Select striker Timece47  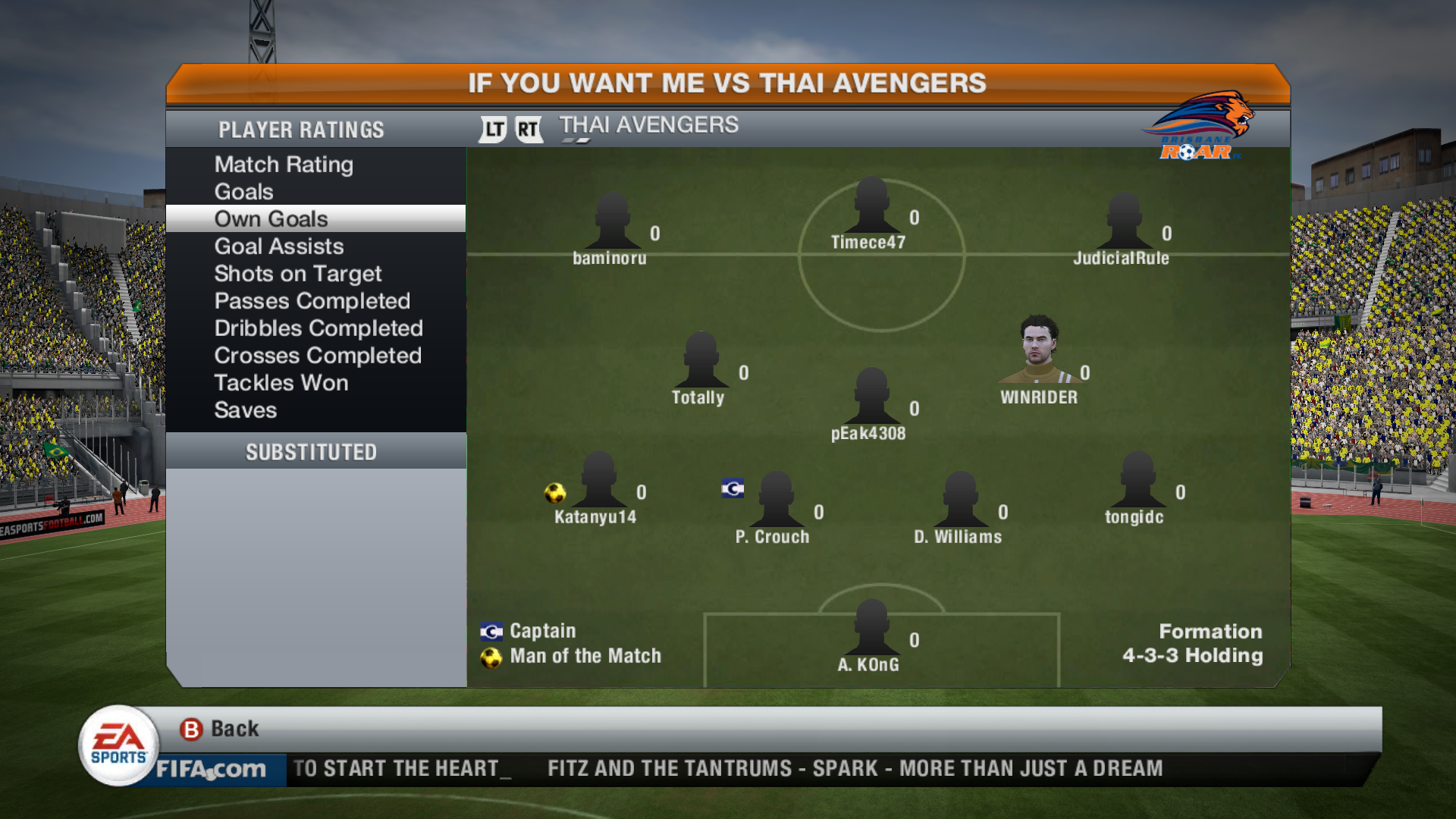pos(871,207)
